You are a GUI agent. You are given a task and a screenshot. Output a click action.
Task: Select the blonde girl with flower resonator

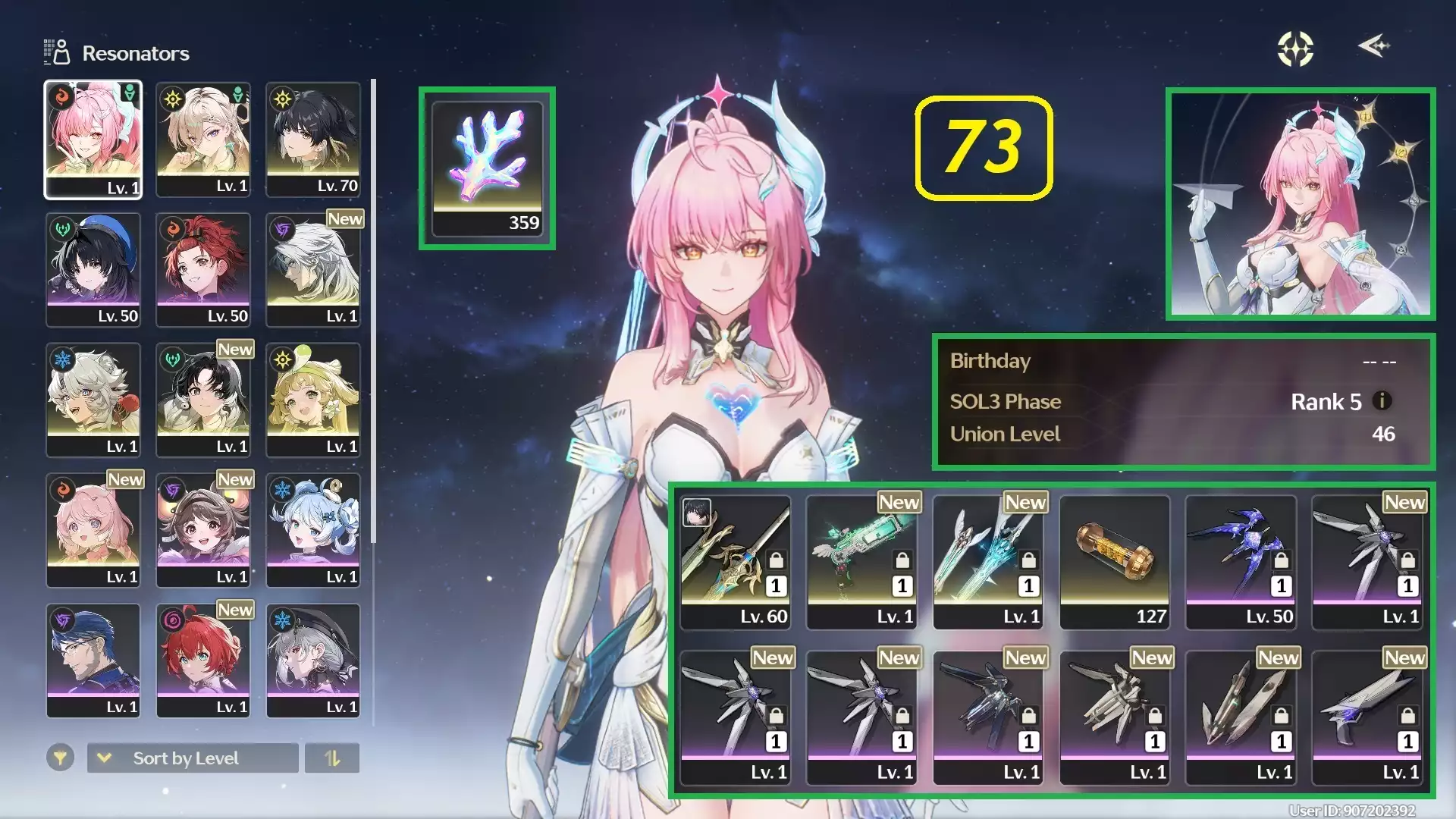click(313, 400)
